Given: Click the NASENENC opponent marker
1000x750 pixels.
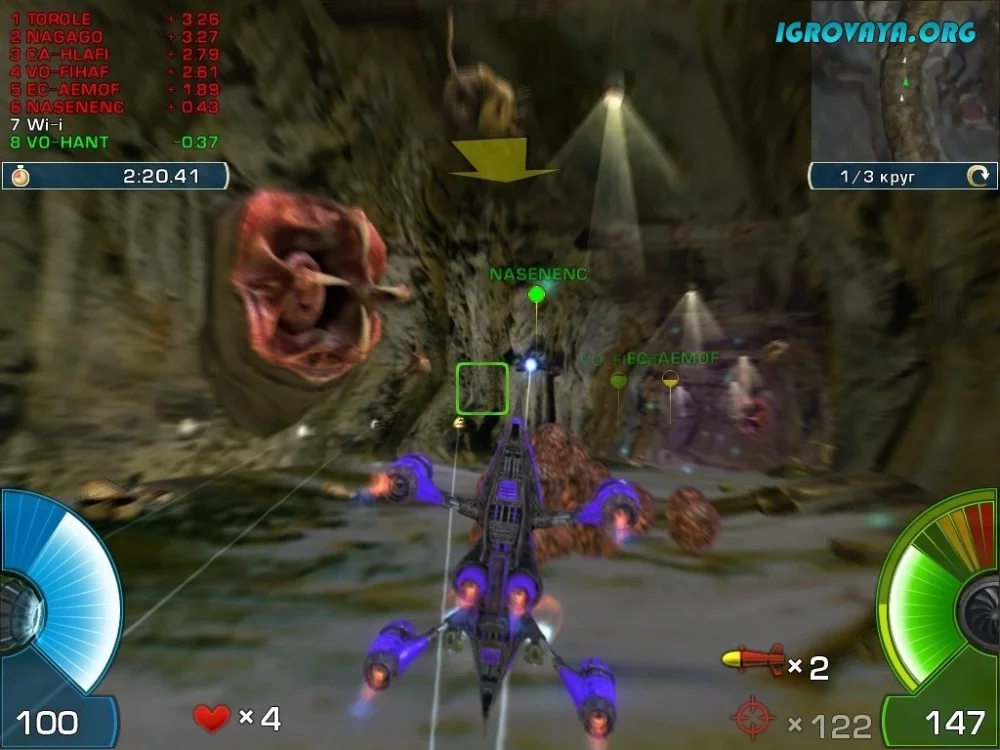Looking at the screenshot, I should coord(537,293).
